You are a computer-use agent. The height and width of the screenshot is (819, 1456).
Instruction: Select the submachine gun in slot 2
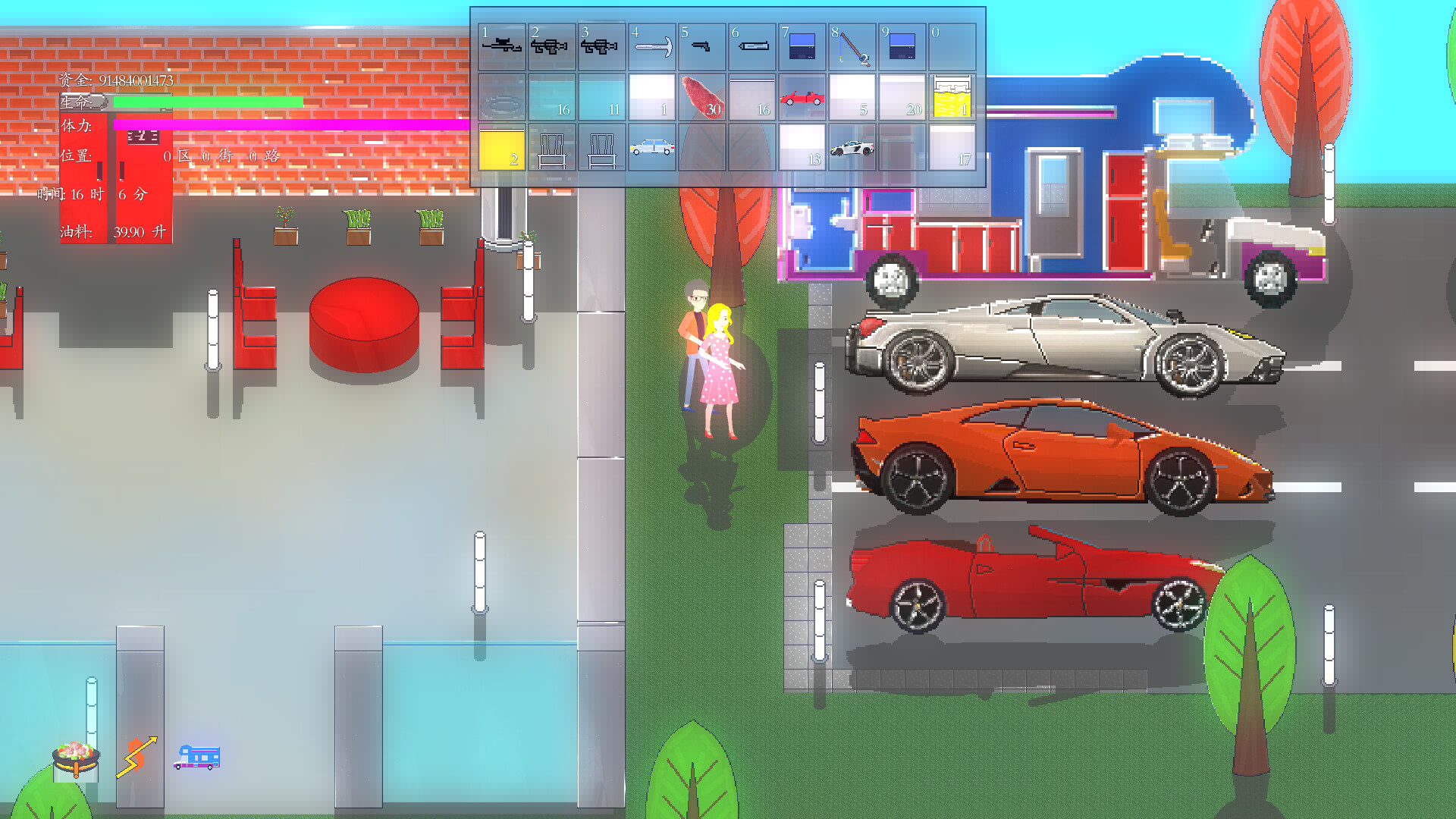[550, 45]
